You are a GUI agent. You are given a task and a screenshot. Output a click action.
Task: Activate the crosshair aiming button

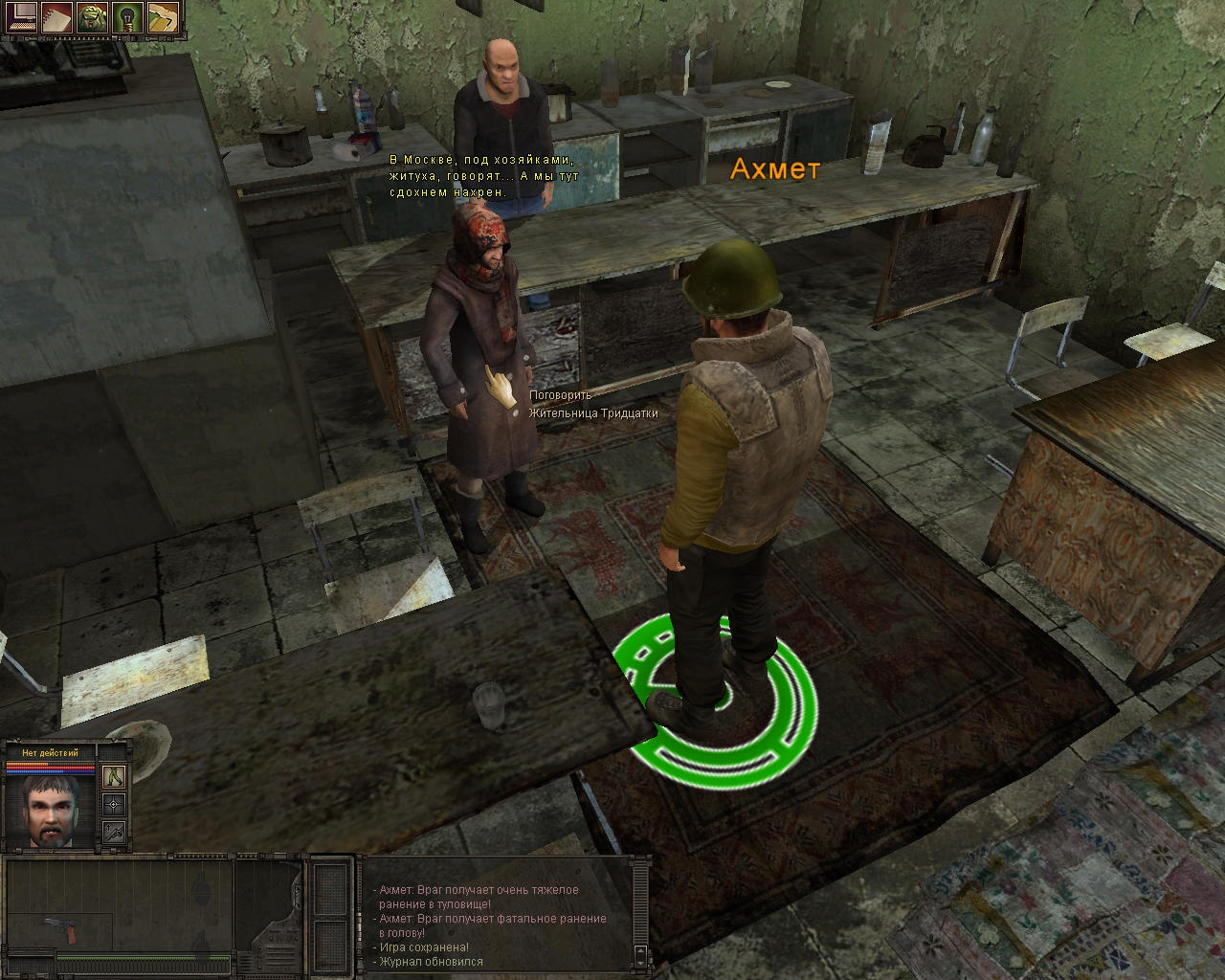(x=114, y=804)
